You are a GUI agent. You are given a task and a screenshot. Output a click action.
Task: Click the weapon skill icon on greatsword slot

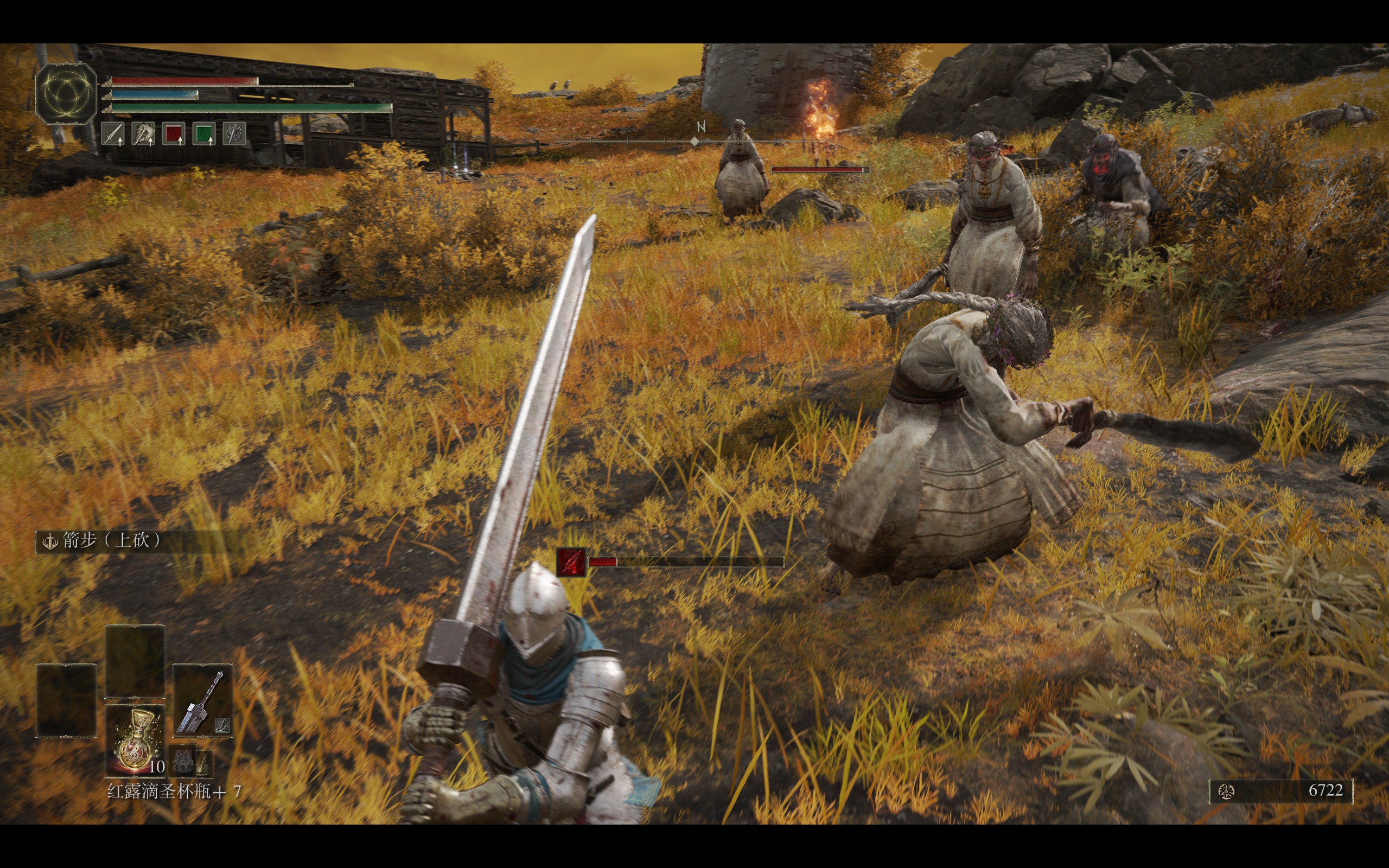(222, 726)
